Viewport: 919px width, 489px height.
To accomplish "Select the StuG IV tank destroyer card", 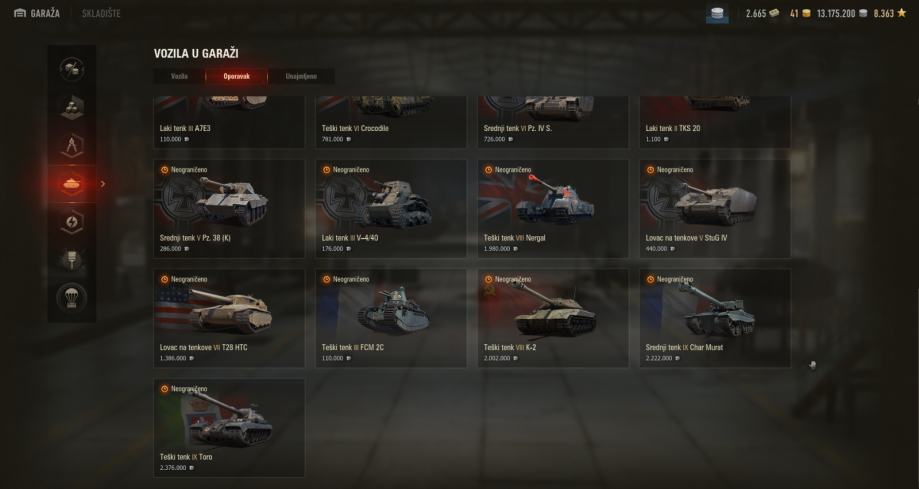I will 715,207.
